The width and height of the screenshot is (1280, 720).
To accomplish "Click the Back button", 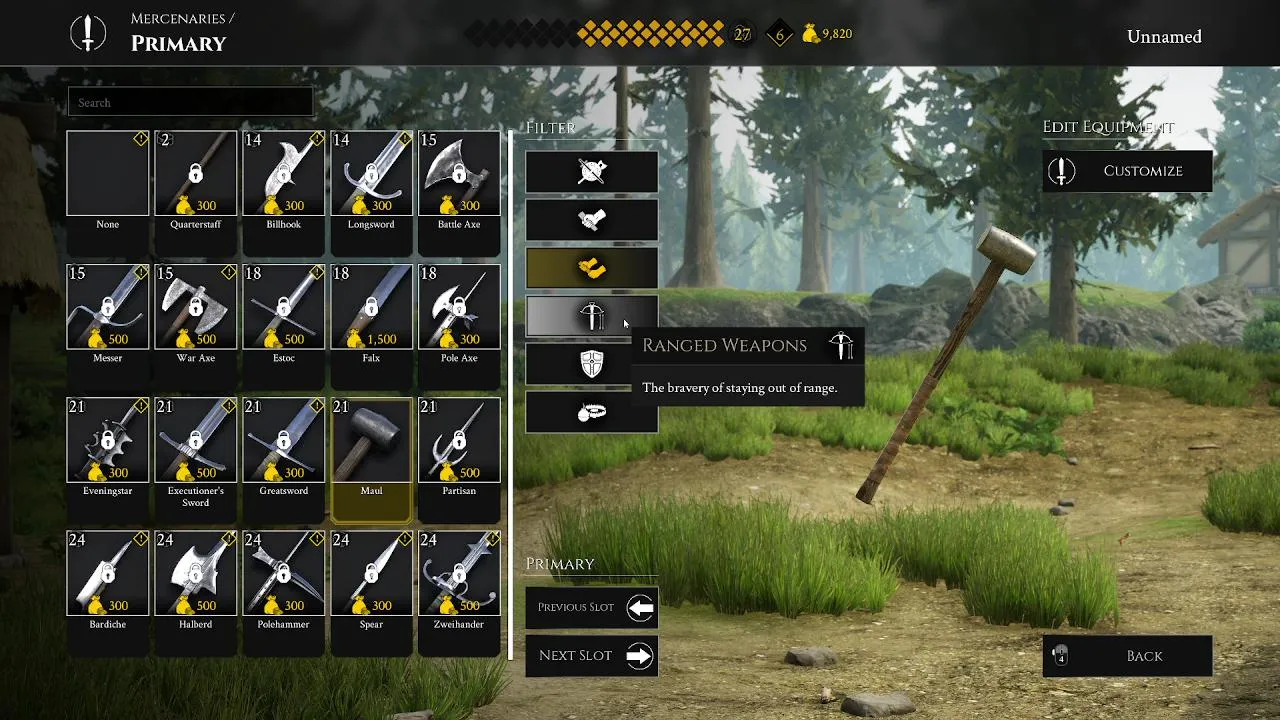I will coord(1127,656).
